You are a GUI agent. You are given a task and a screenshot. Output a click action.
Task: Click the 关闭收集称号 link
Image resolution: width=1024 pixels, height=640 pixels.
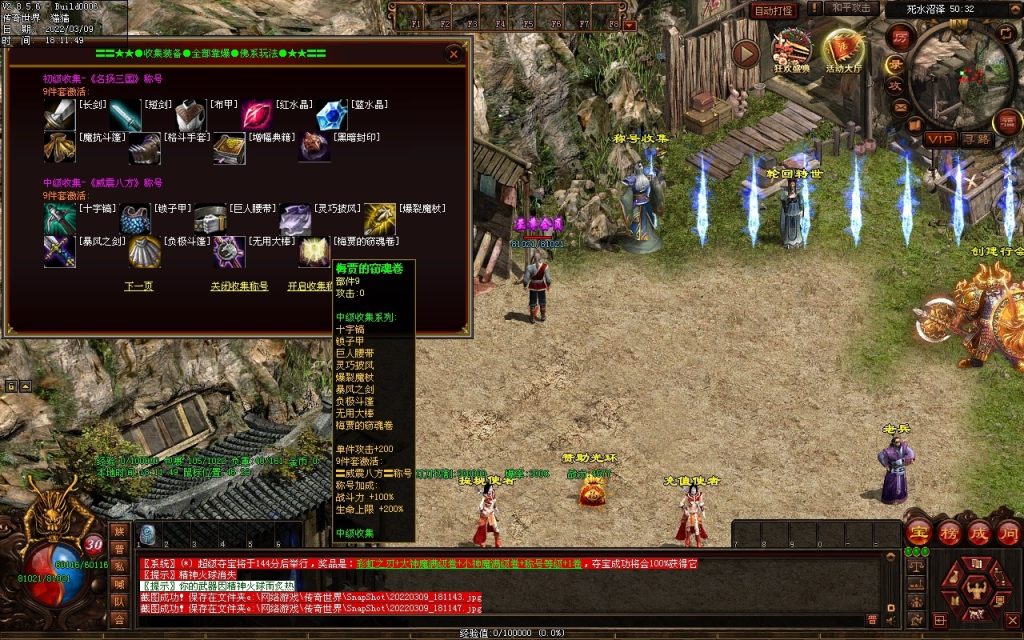point(239,286)
